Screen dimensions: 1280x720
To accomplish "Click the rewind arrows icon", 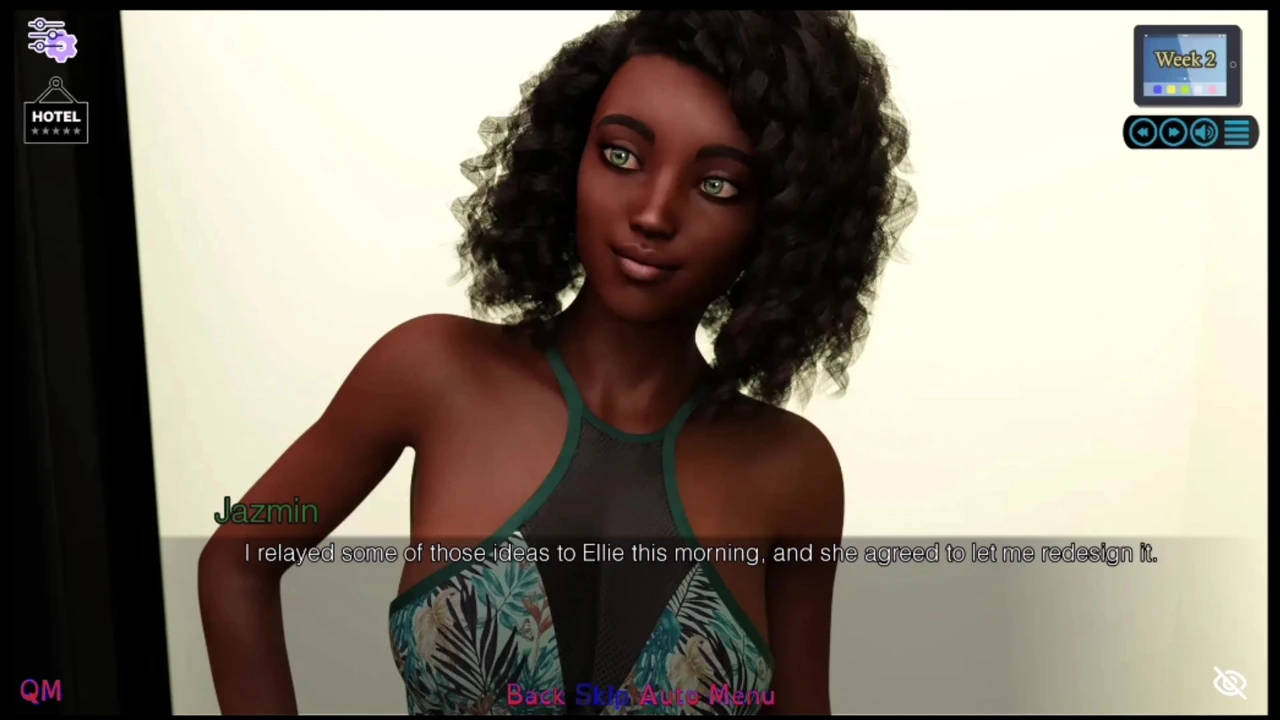I will tap(1142, 132).
